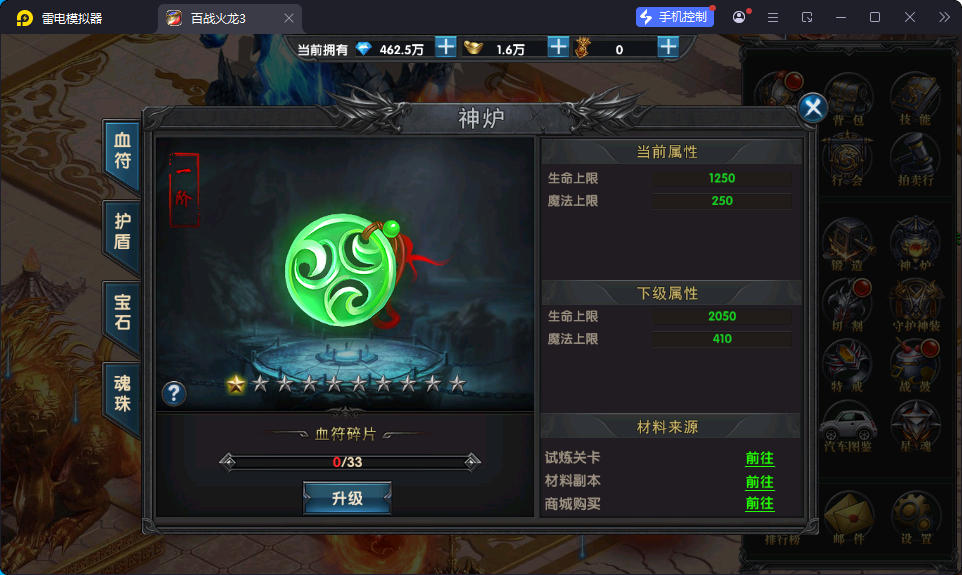Image resolution: width=962 pixels, height=575 pixels.
Task: Open the 汽车图鉴 car collection icon
Action: pos(846,424)
